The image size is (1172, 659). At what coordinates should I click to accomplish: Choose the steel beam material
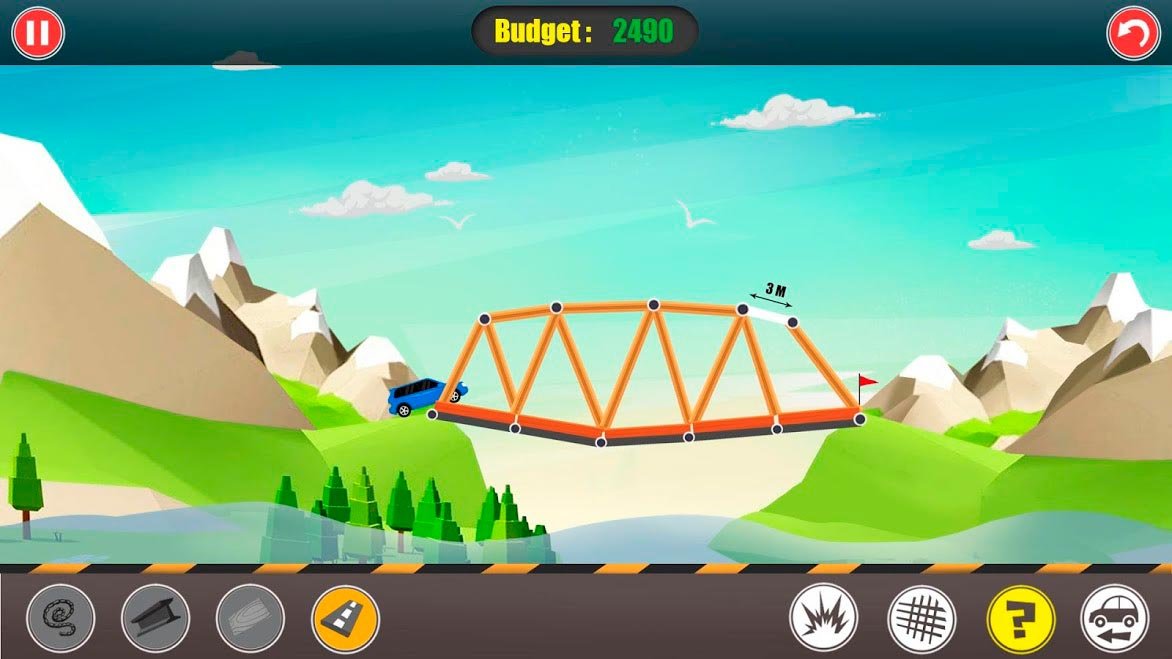tap(155, 618)
